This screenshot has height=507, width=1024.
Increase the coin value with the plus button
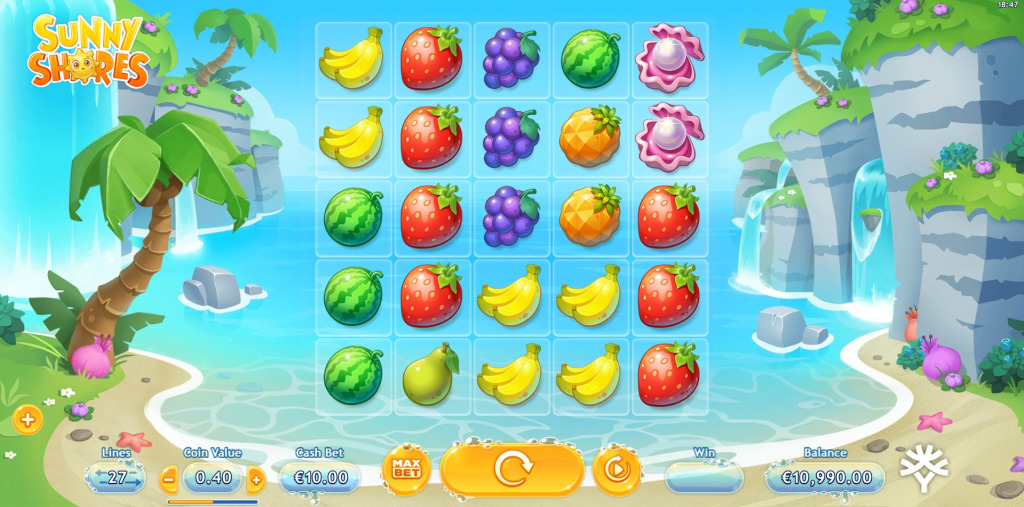pos(256,479)
